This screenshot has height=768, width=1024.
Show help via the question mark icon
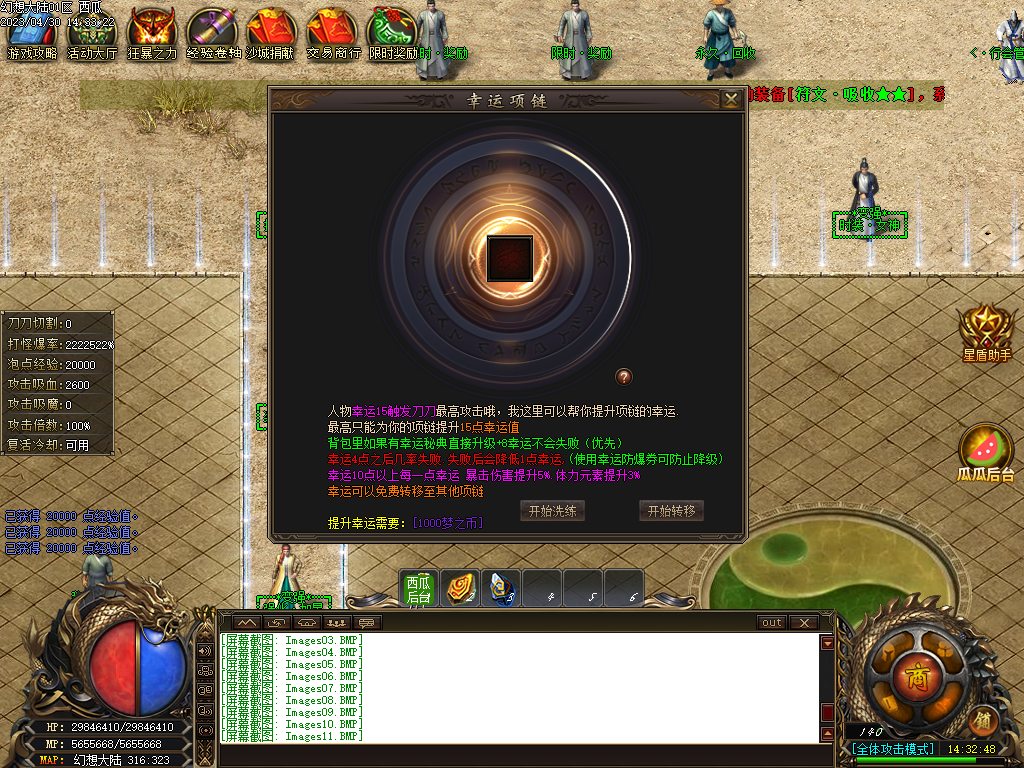click(624, 377)
